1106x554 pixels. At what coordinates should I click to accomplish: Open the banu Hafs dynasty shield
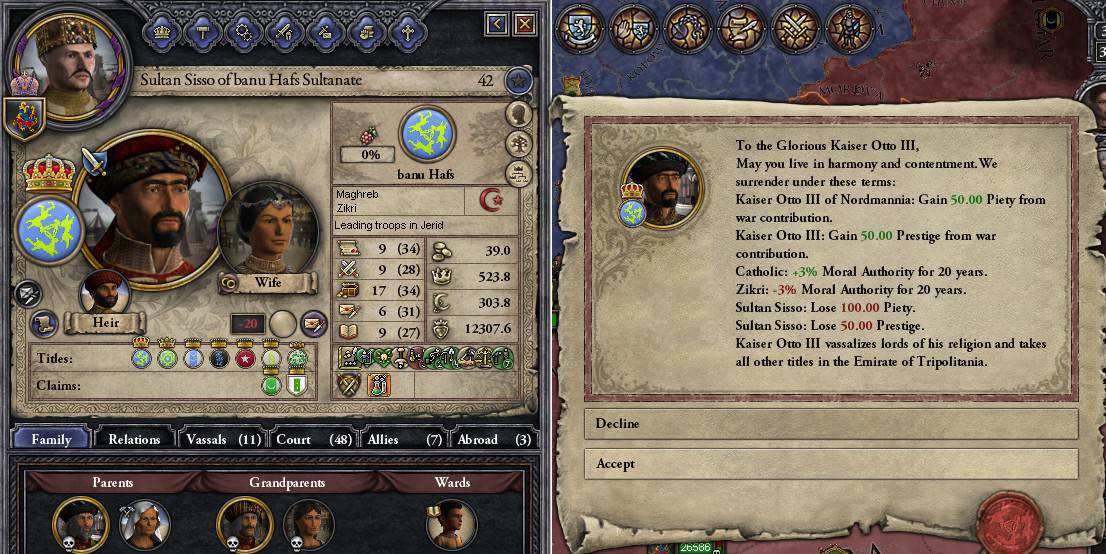427,135
